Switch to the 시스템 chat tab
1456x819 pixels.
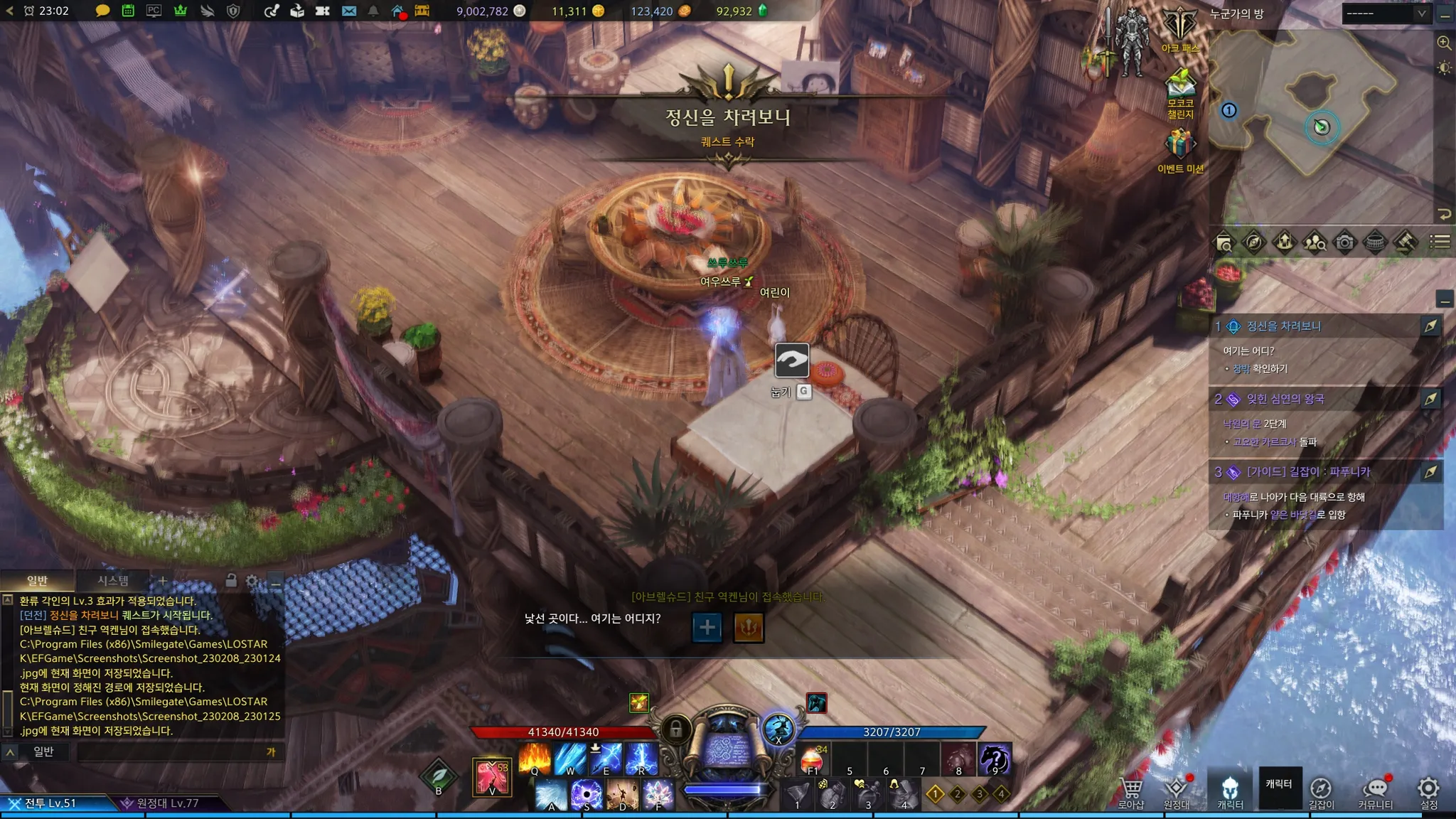(x=113, y=581)
